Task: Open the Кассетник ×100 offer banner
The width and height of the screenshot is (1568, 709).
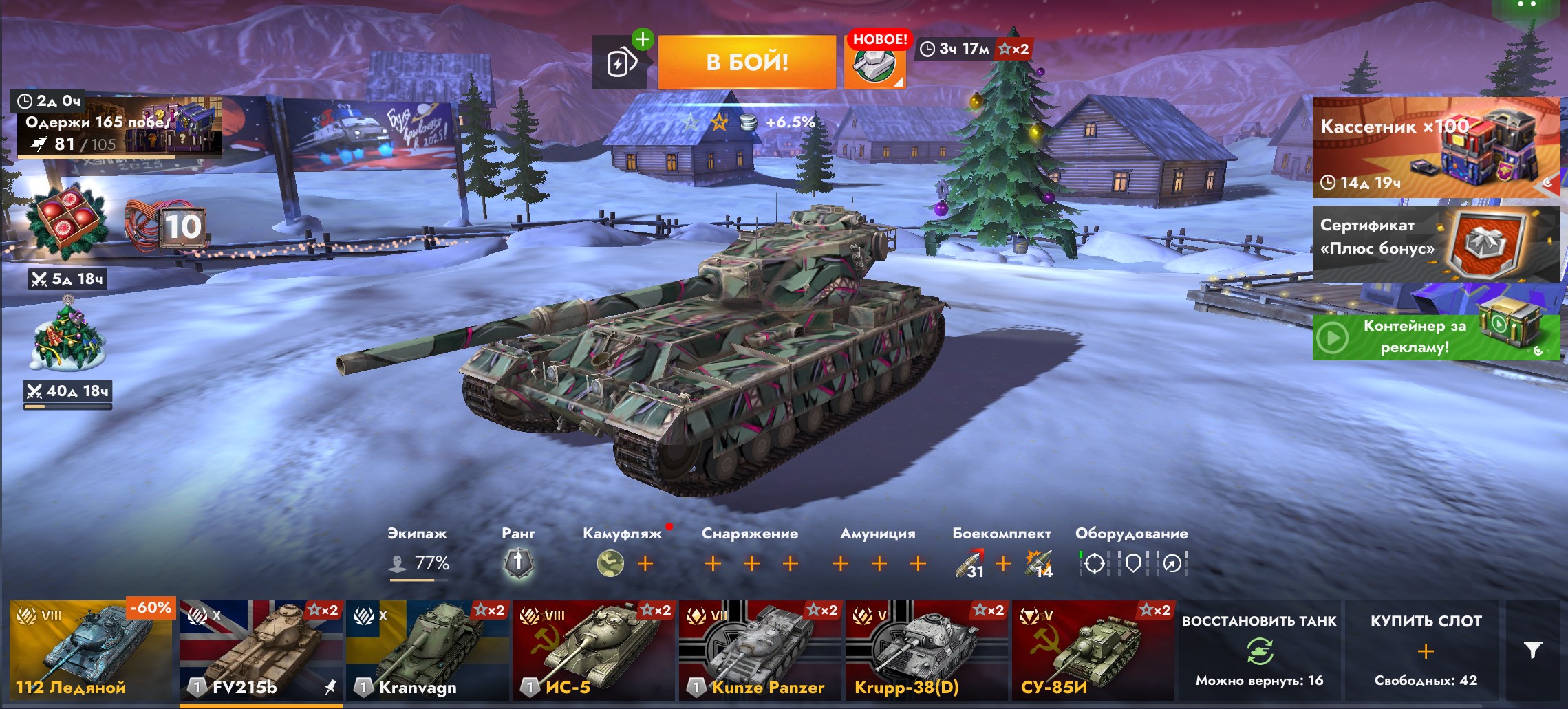Action: tap(1435, 148)
